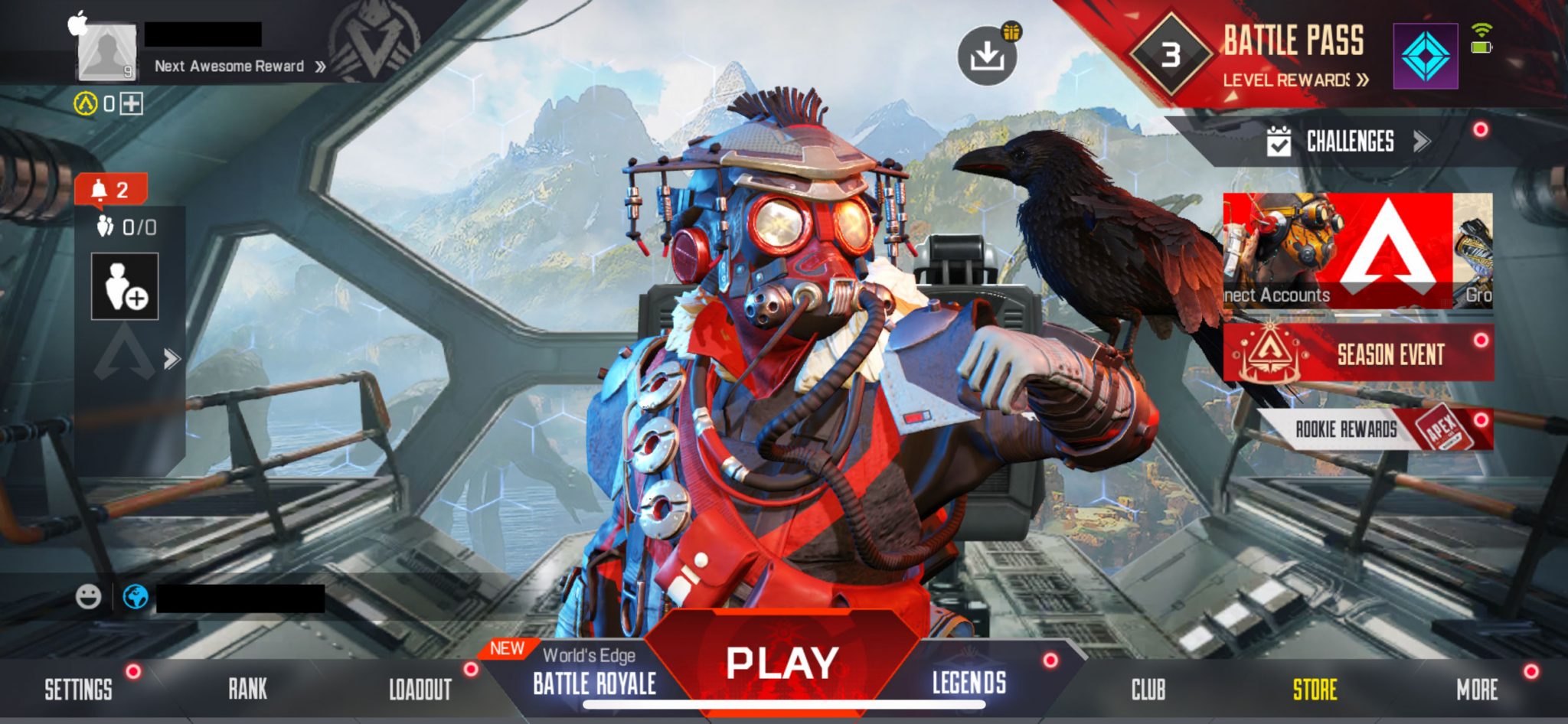Click the purple avatar frame icon top-right
Viewport: 1568px width, 724px height.
tap(1426, 55)
